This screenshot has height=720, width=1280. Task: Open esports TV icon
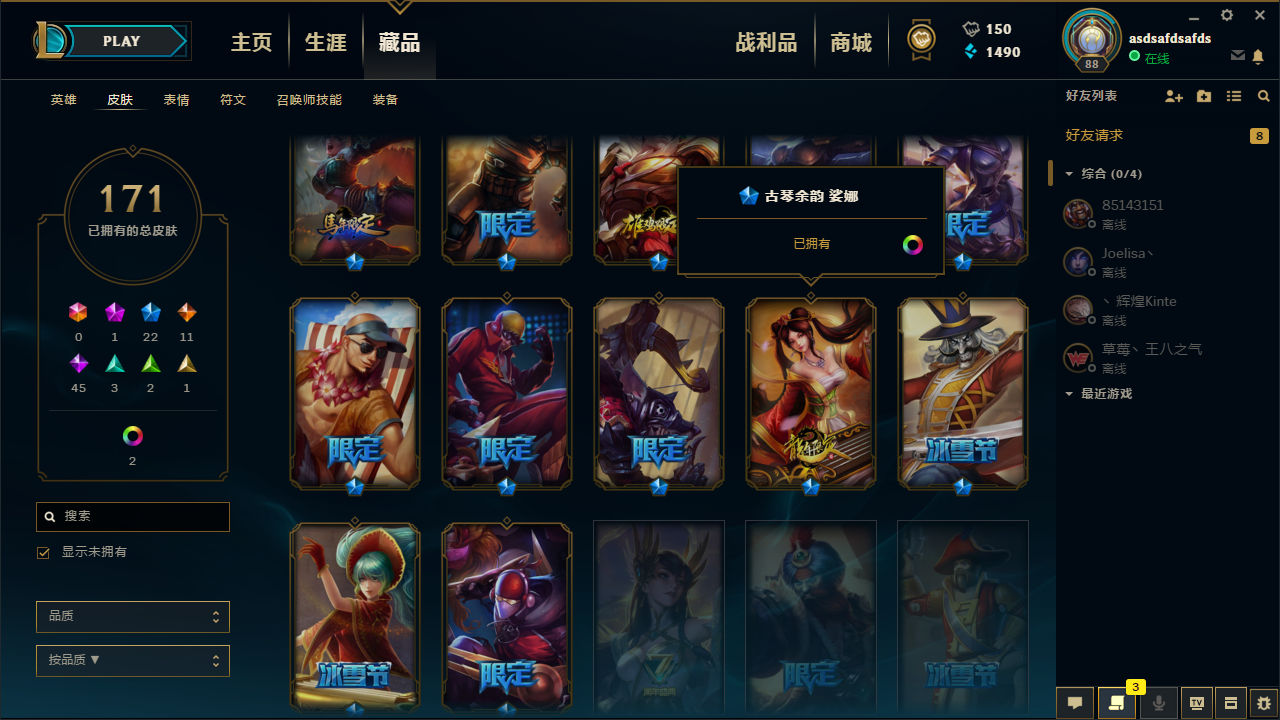click(1195, 703)
